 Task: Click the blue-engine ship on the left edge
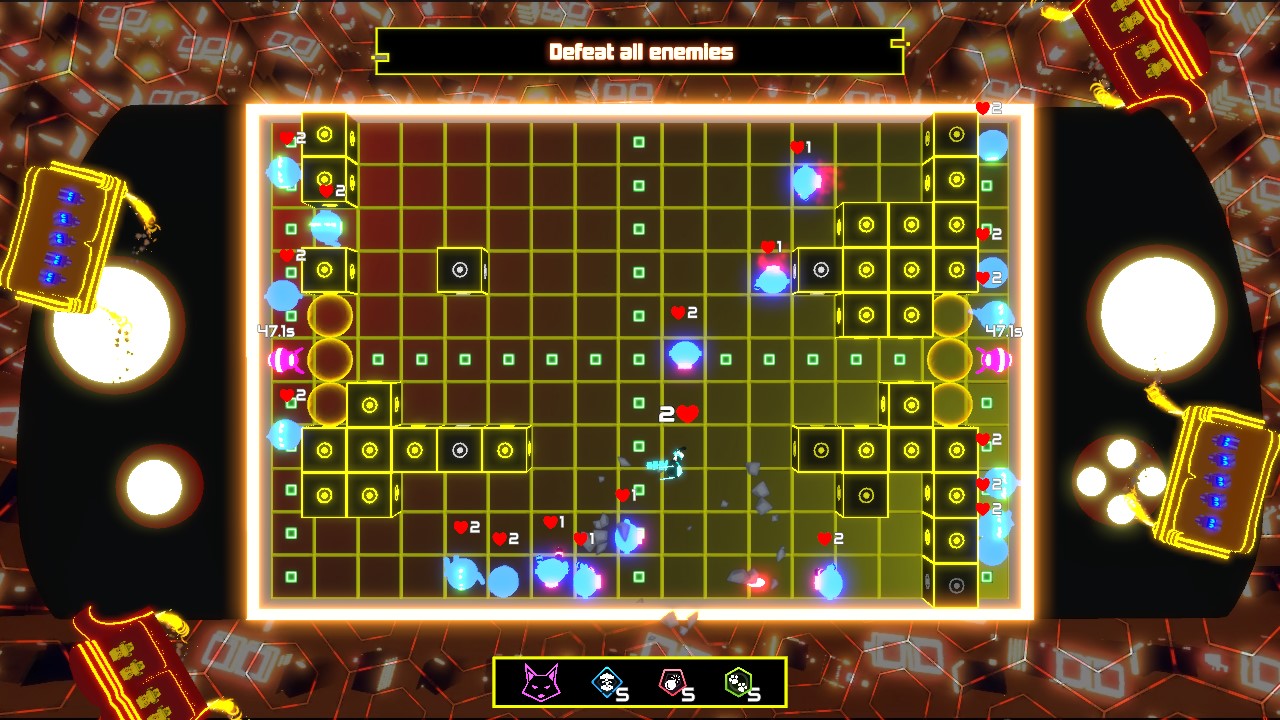tap(63, 235)
